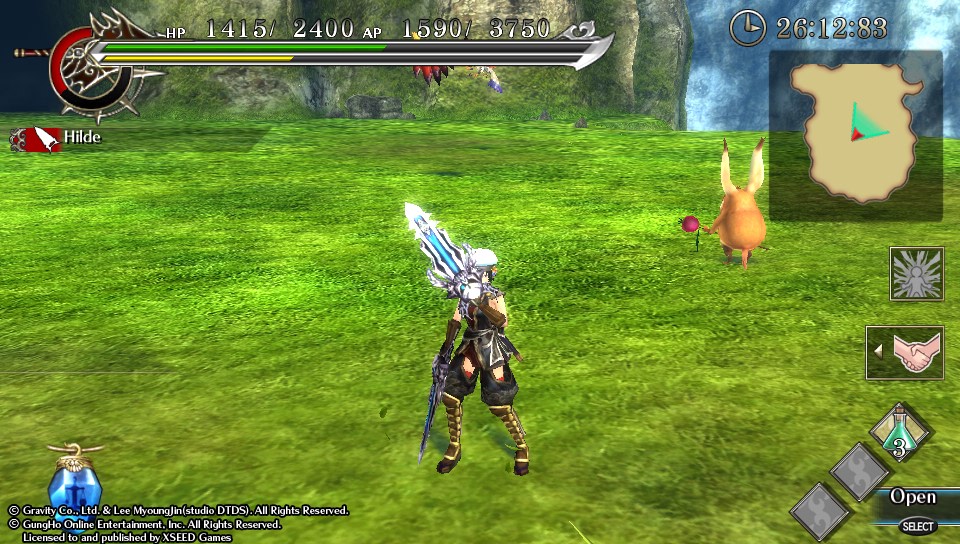Tap the Open item-tray button

click(912, 497)
